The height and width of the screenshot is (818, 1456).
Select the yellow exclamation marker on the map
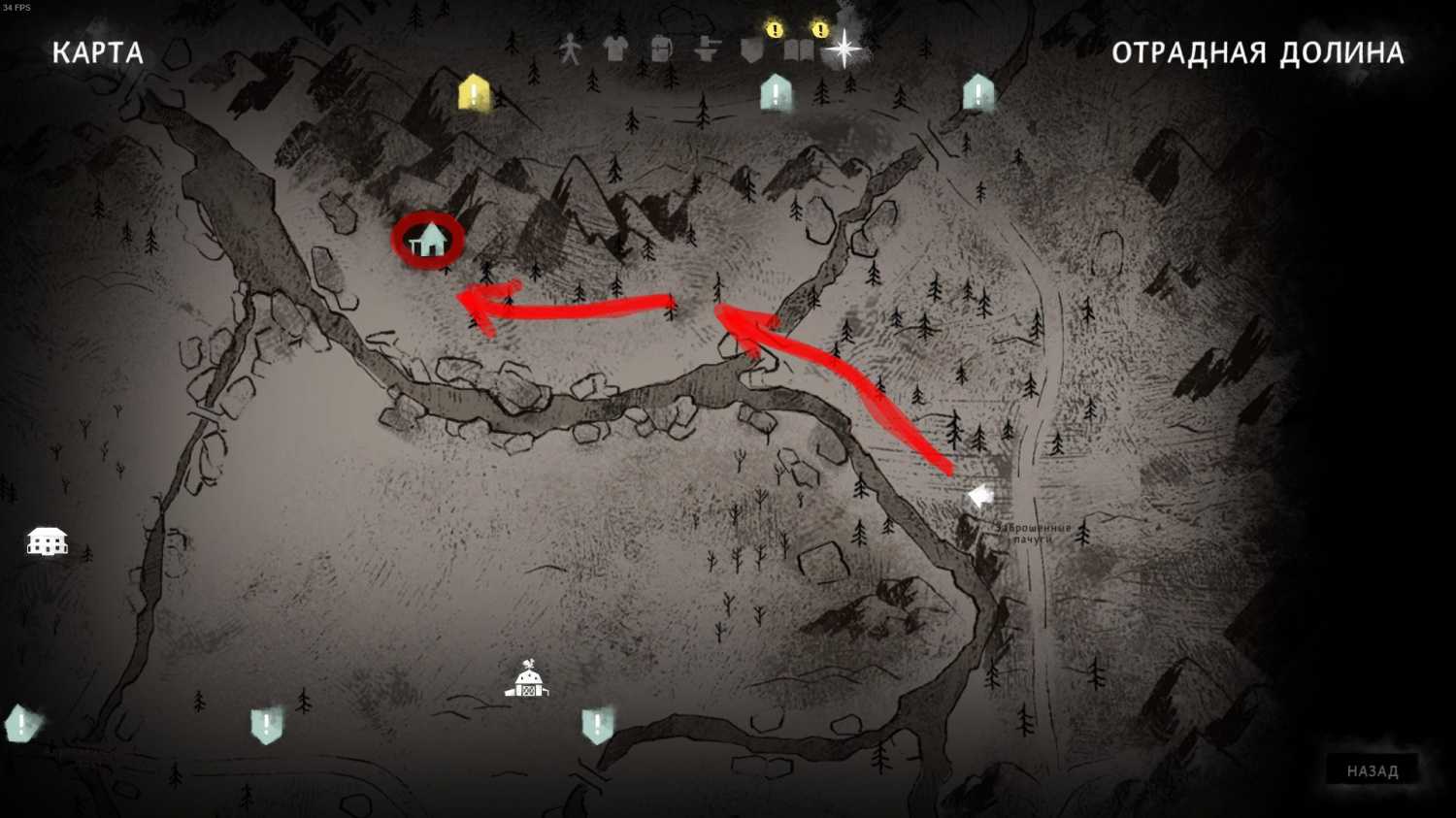(474, 93)
